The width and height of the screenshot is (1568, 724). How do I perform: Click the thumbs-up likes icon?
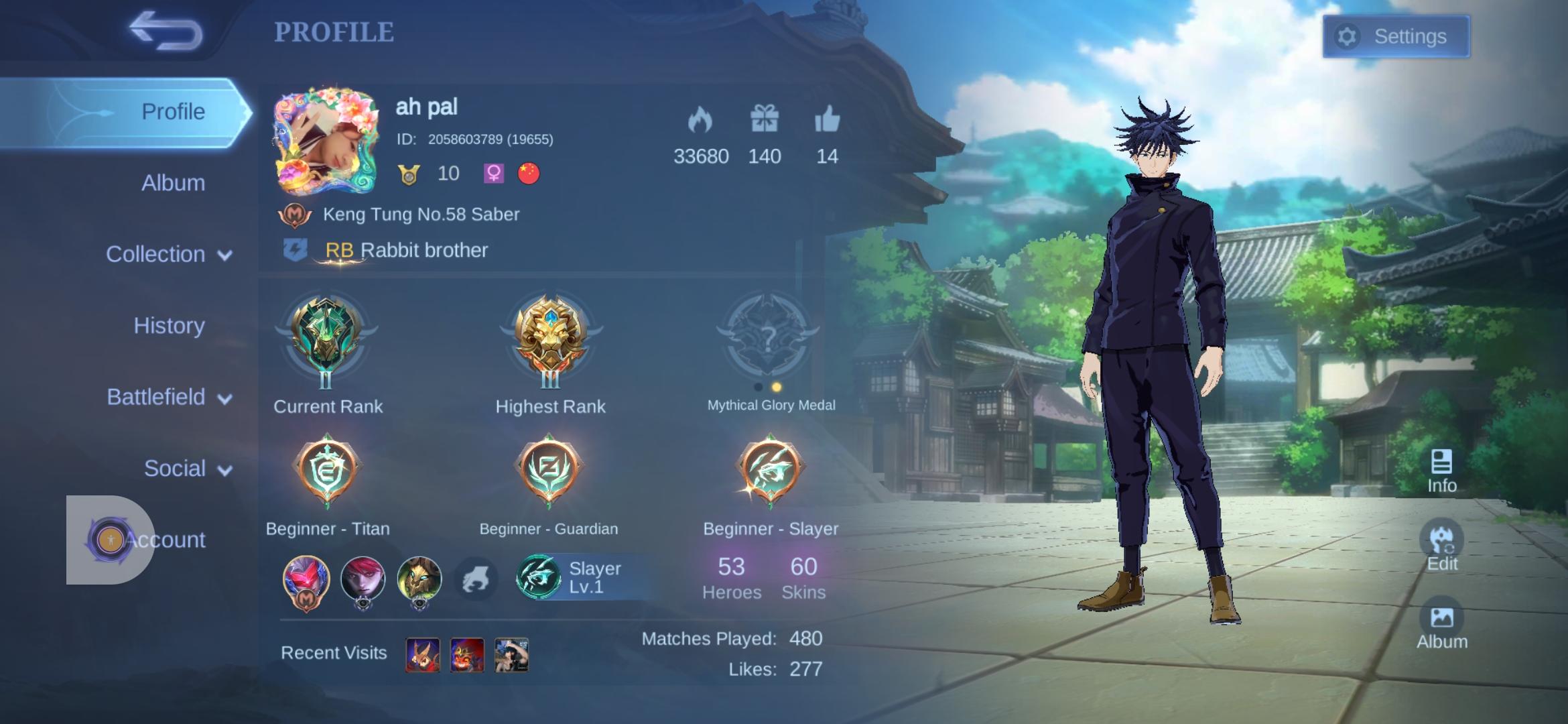tap(826, 119)
